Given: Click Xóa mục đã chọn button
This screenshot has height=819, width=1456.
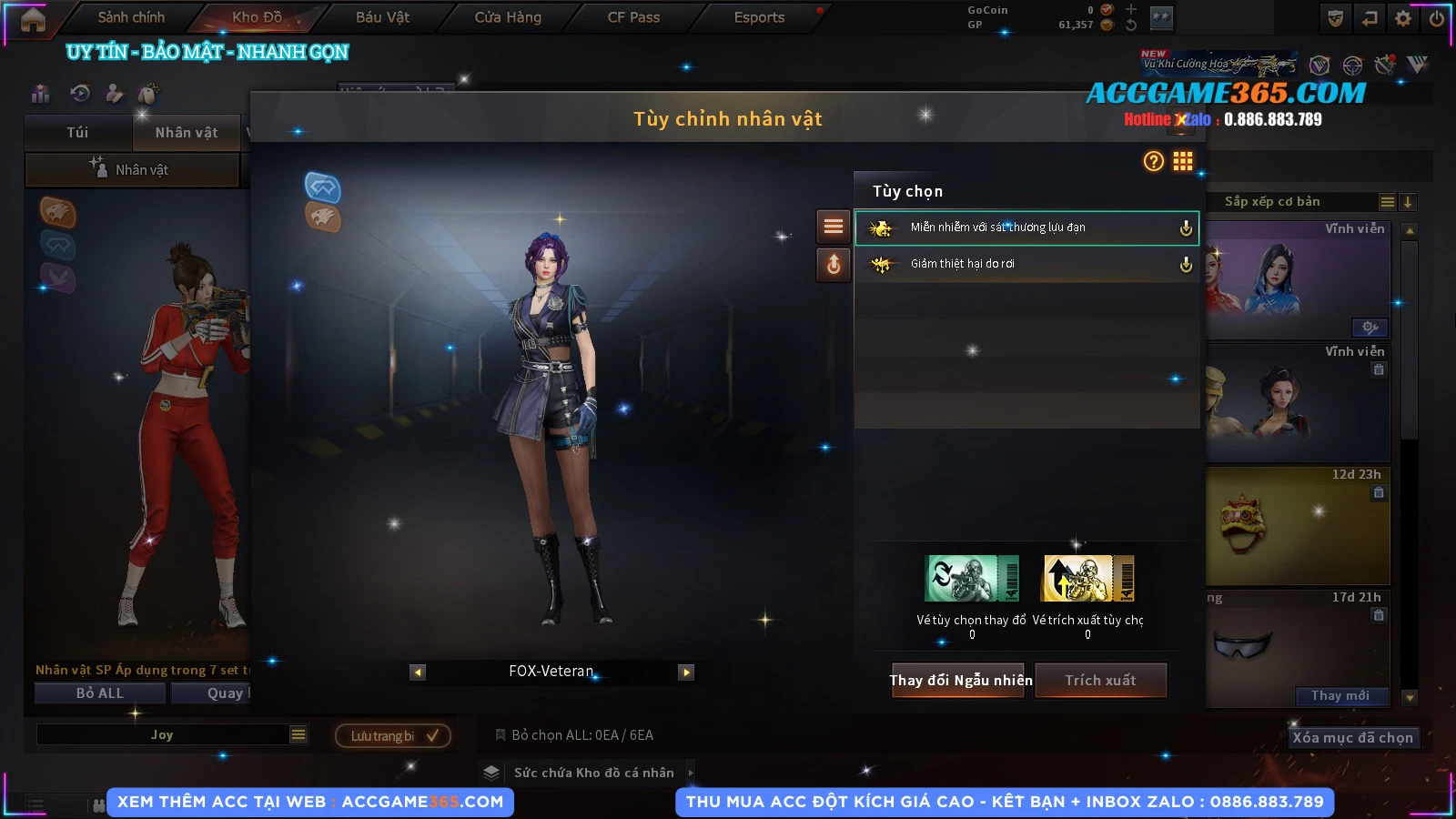Looking at the screenshot, I should [x=1352, y=738].
